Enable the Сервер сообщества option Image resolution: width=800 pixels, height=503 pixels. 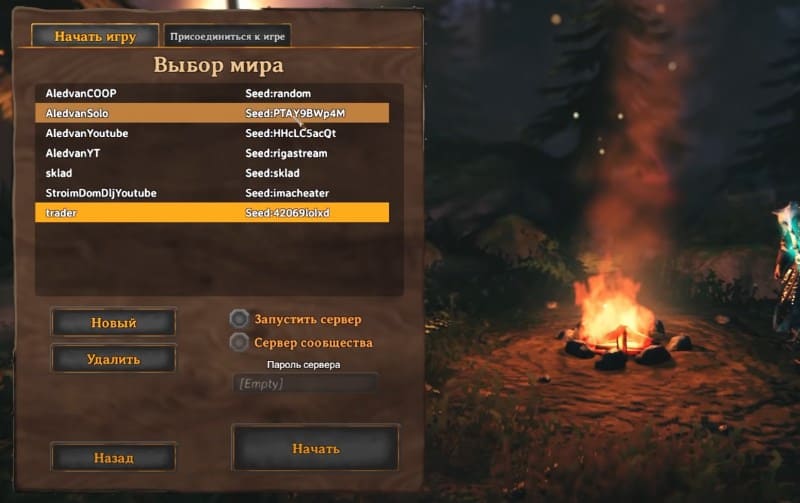[240, 342]
